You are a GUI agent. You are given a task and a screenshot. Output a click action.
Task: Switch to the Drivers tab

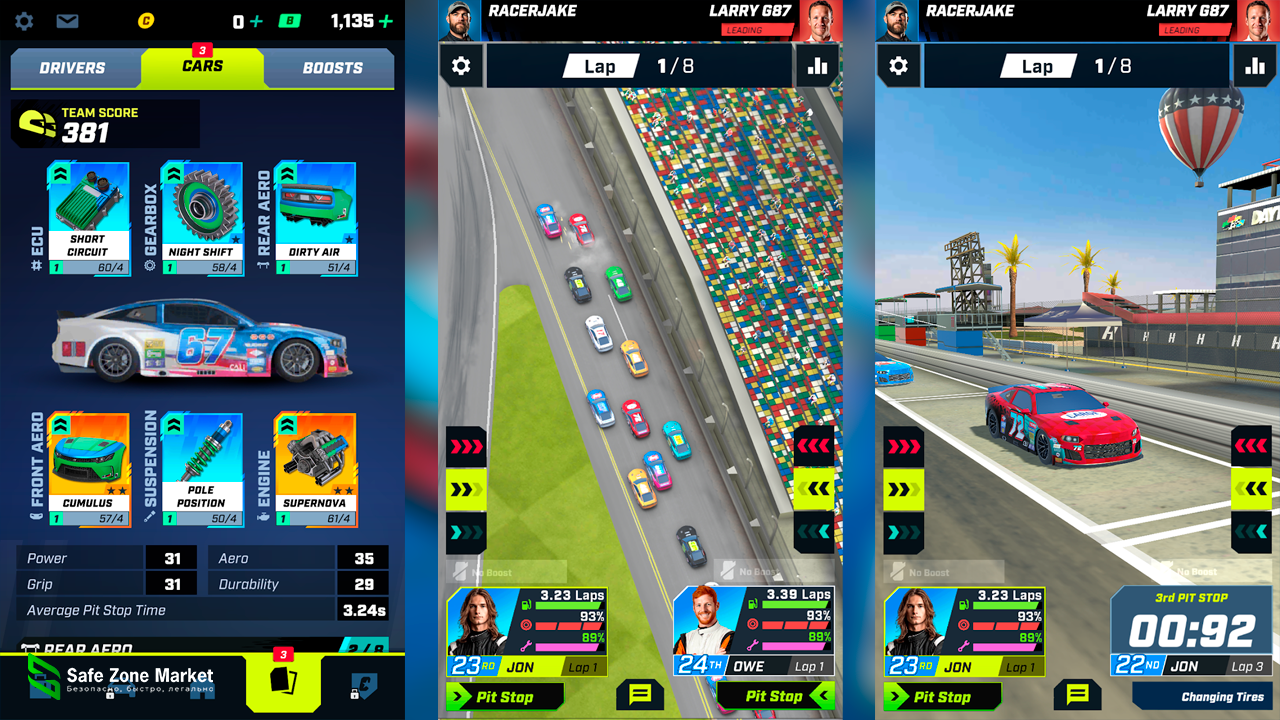click(x=72, y=68)
